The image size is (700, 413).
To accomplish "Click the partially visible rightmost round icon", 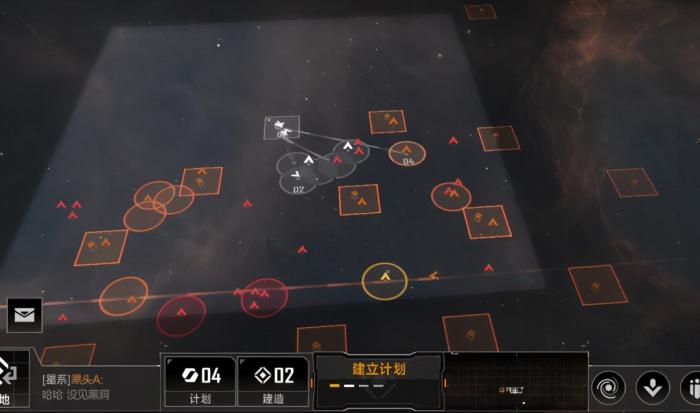I will (691, 386).
